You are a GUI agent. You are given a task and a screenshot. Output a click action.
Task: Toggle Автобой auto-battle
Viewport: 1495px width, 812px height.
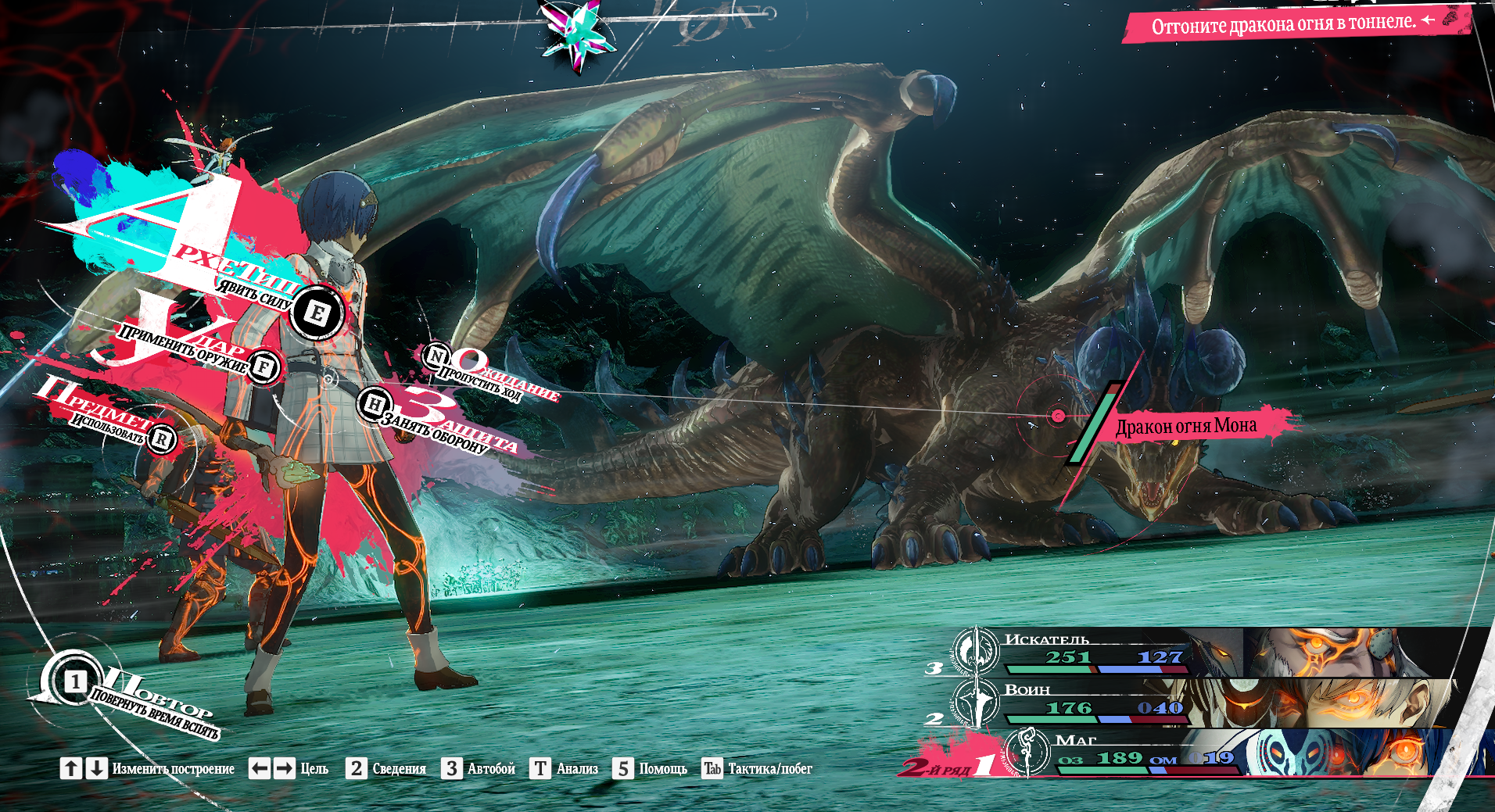(479, 769)
